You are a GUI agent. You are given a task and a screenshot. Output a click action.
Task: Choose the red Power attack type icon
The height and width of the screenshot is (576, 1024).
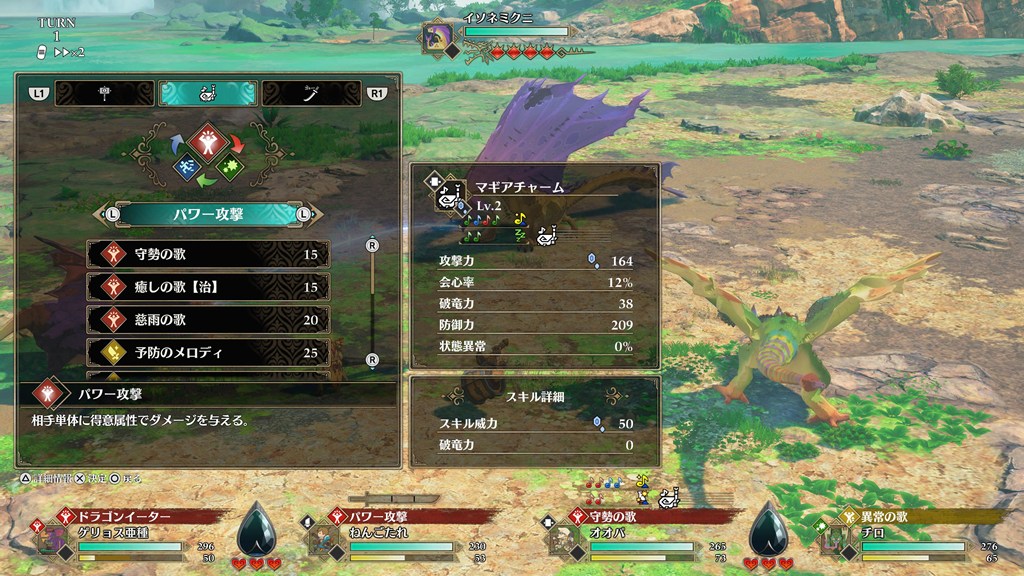click(206, 141)
